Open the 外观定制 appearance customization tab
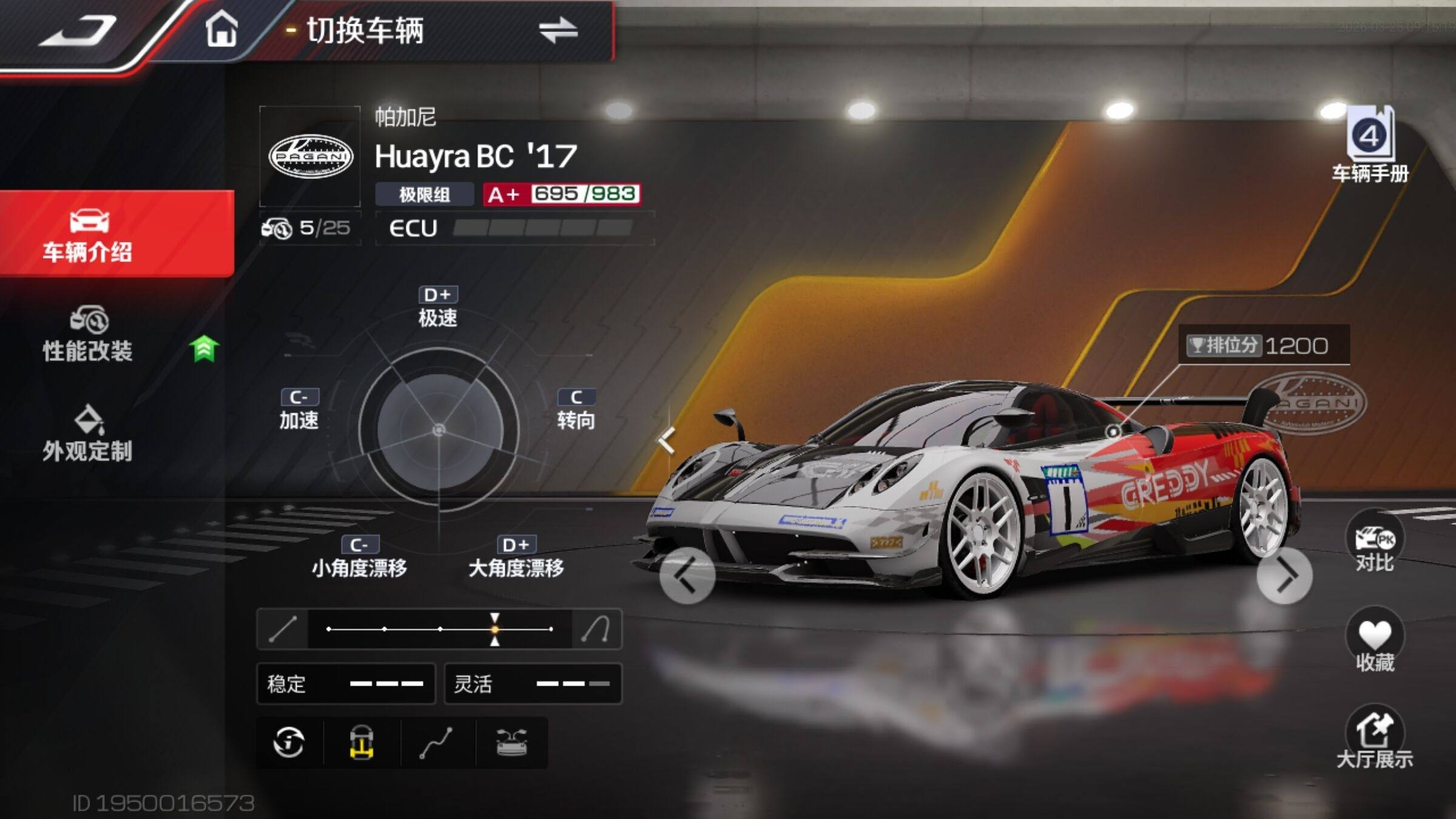The image size is (1456, 819). pyautogui.click(x=88, y=434)
